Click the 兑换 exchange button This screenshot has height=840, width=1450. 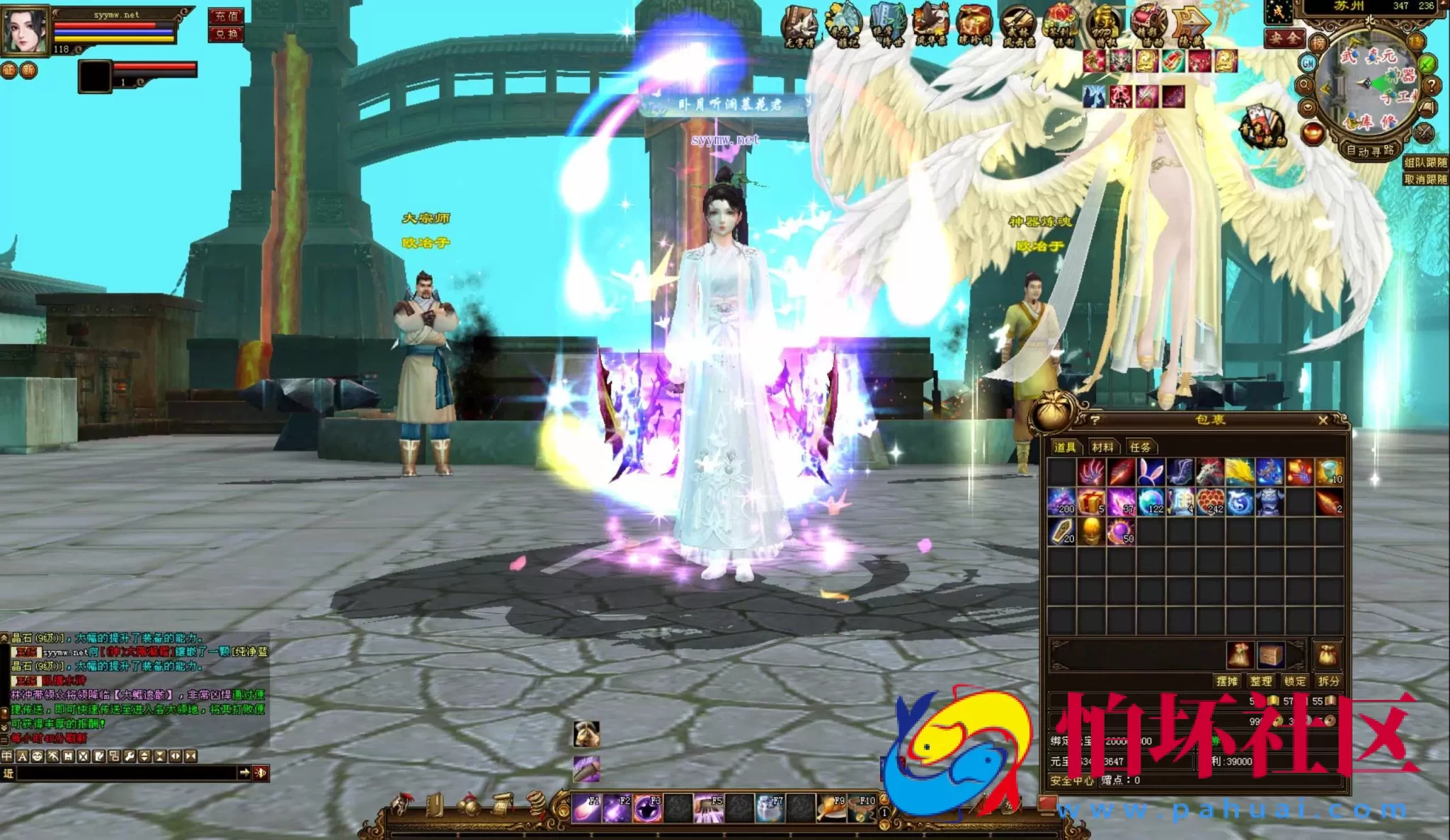[226, 34]
